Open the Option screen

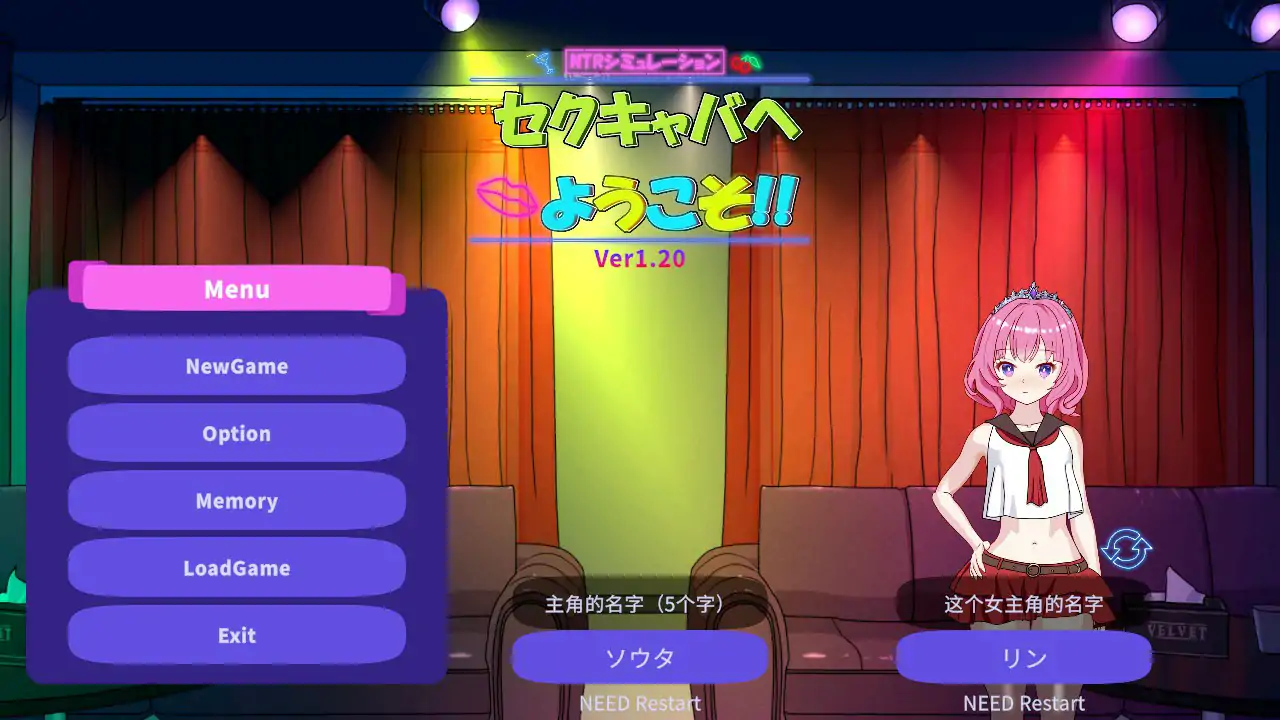pos(236,433)
